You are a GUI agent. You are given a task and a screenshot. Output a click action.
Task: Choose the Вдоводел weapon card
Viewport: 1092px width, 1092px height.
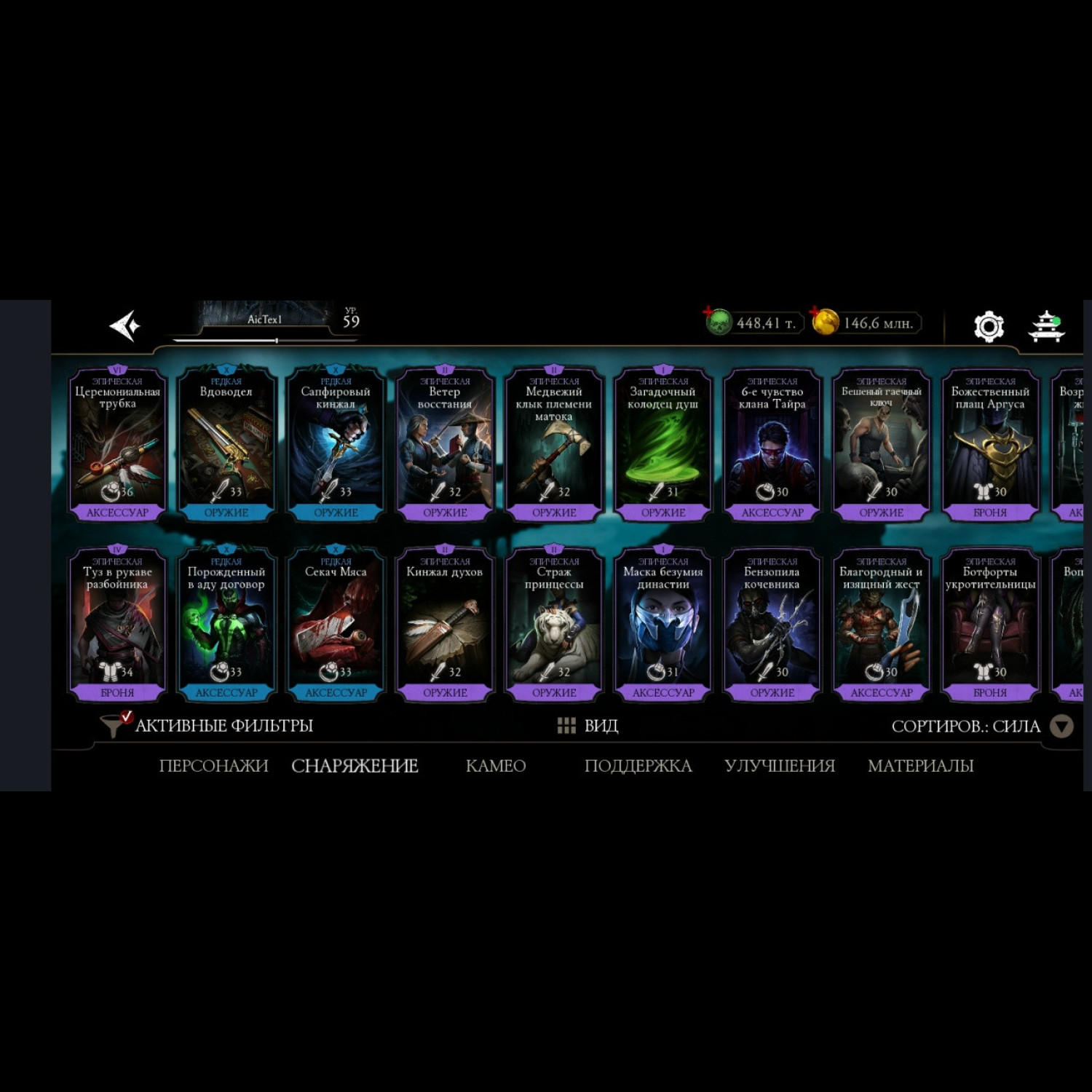[226, 444]
